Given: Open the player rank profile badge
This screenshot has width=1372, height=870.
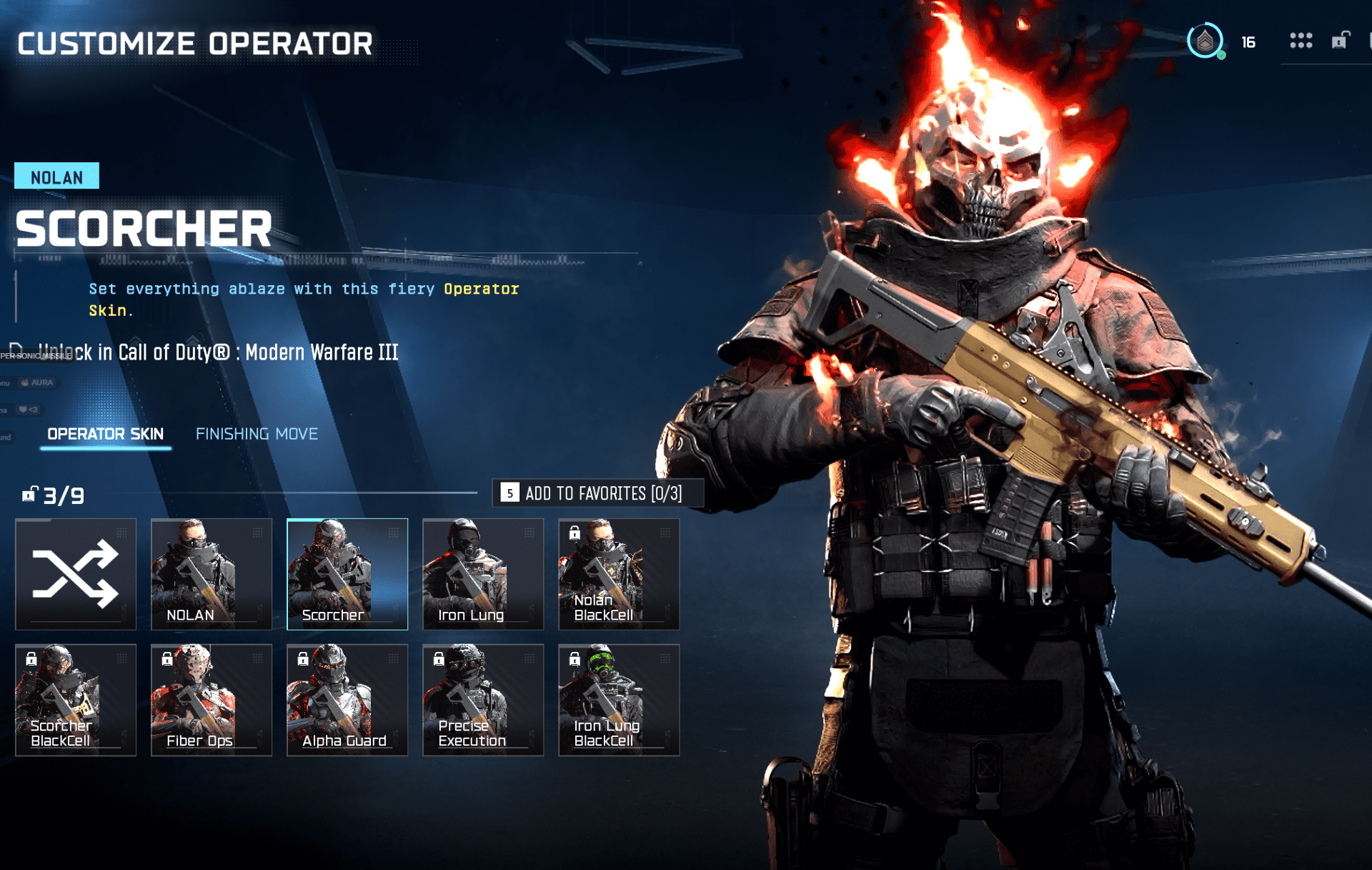Looking at the screenshot, I should click(1206, 41).
